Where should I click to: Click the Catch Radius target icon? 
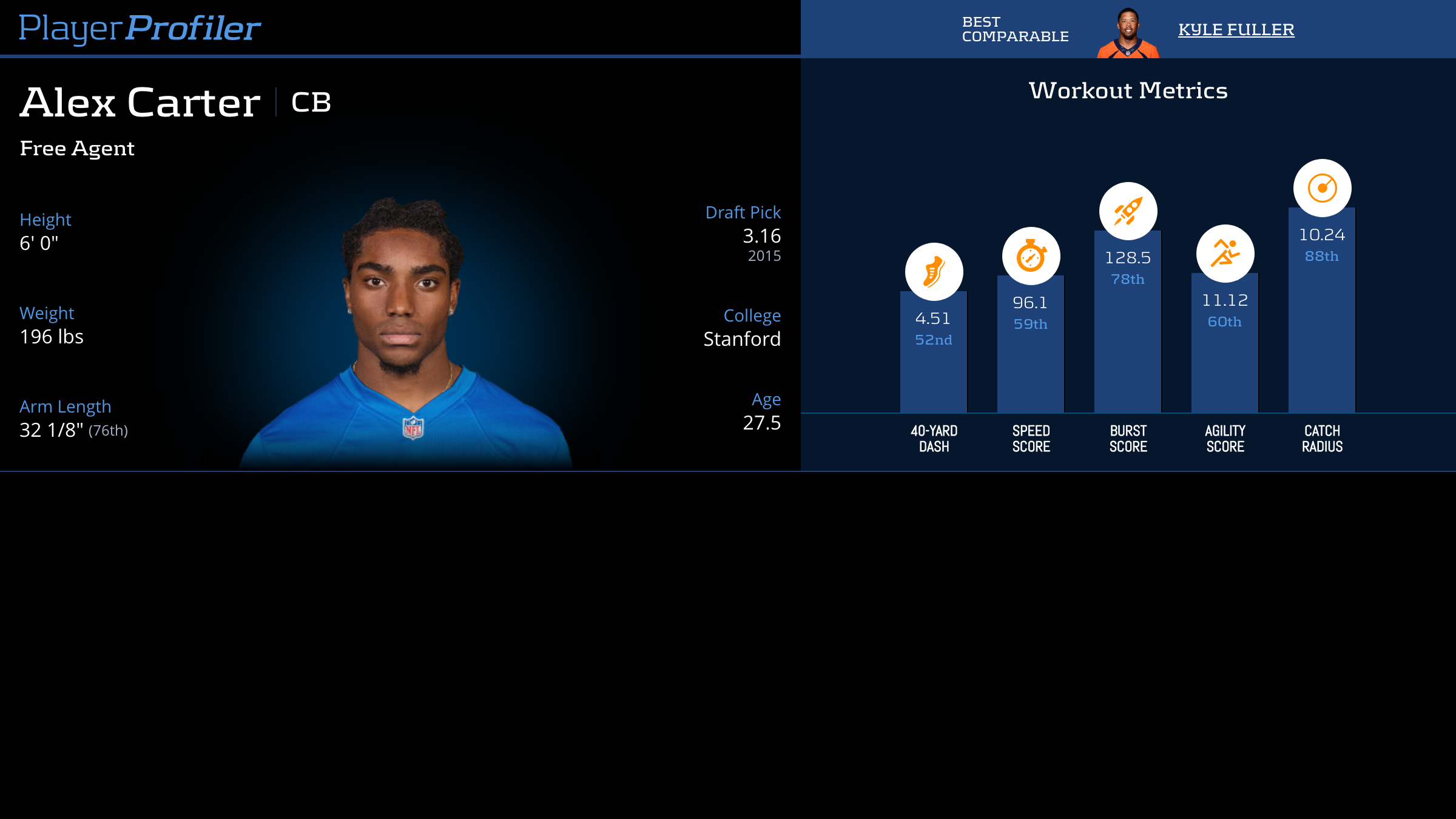click(1322, 188)
